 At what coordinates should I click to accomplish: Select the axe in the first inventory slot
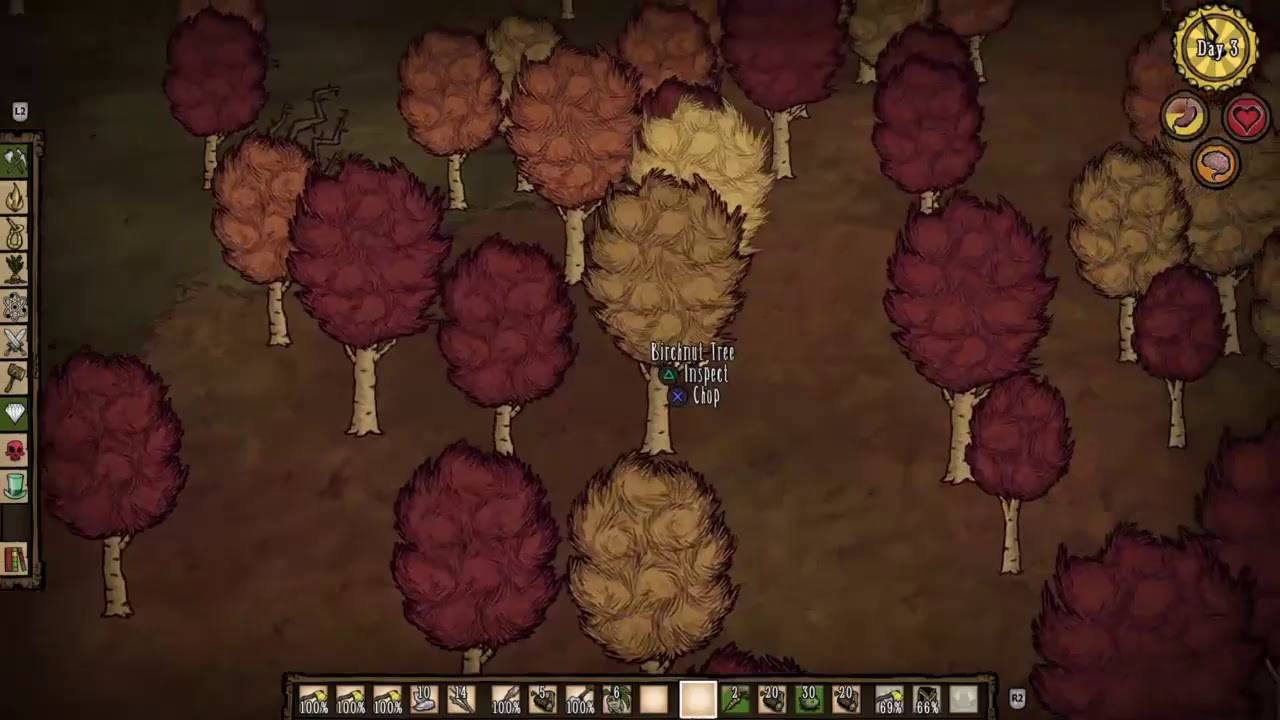313,698
